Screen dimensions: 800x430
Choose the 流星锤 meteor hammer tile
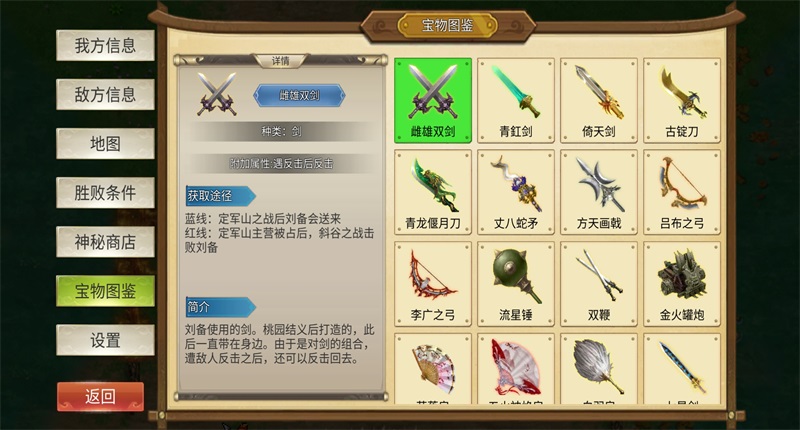pyautogui.click(x=516, y=284)
